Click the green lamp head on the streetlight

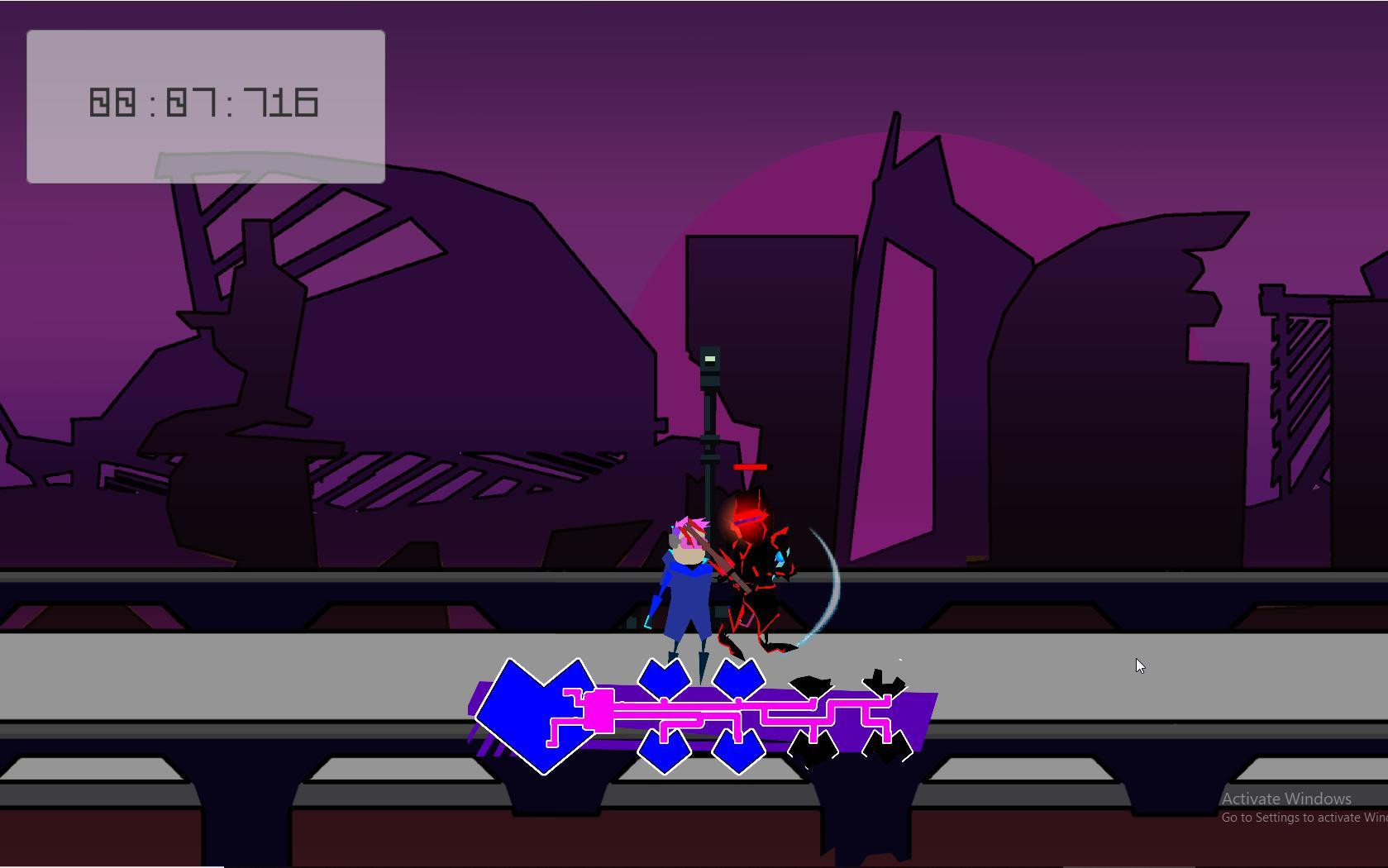pos(709,358)
